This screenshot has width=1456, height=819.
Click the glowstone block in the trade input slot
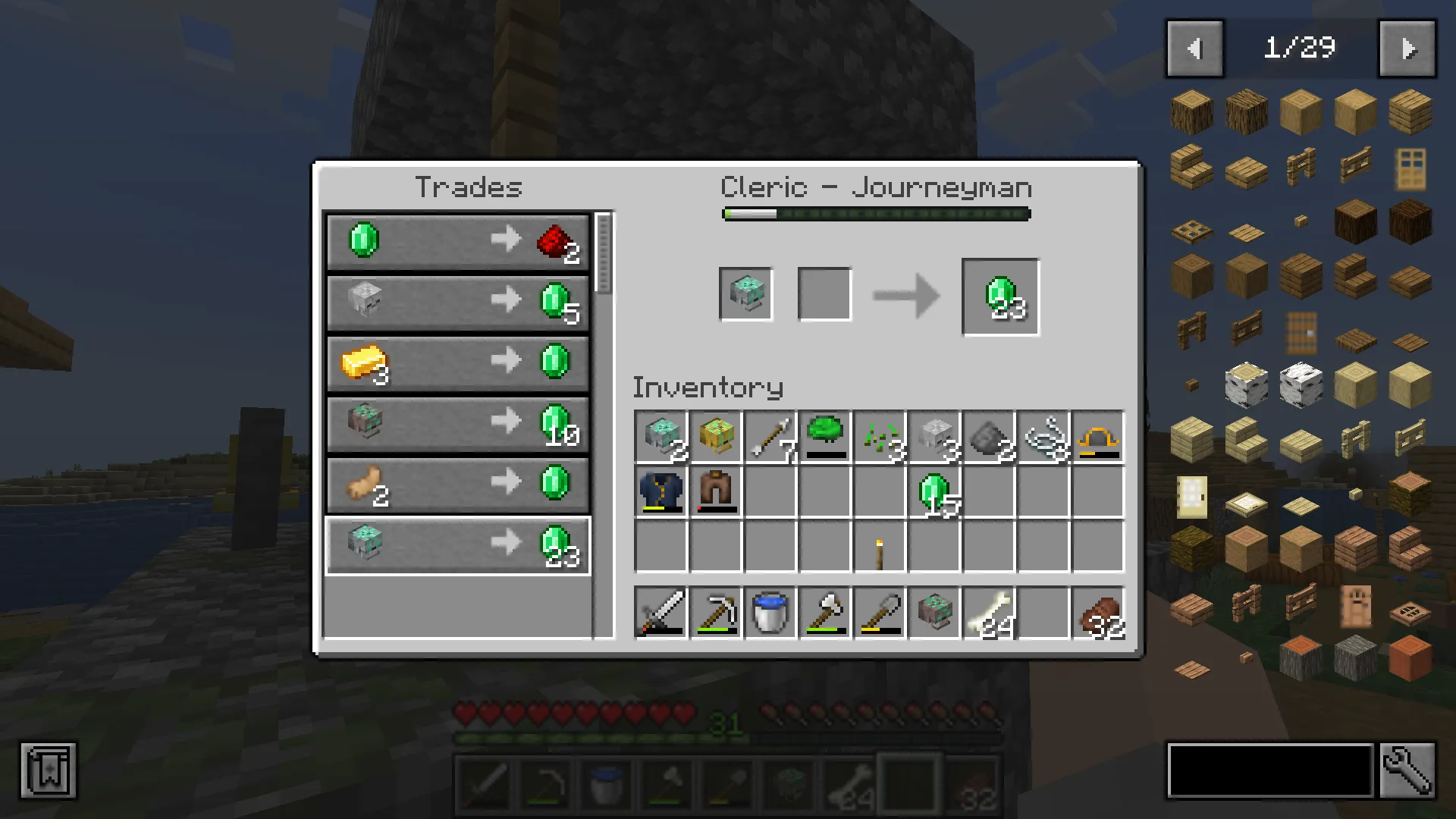(746, 293)
